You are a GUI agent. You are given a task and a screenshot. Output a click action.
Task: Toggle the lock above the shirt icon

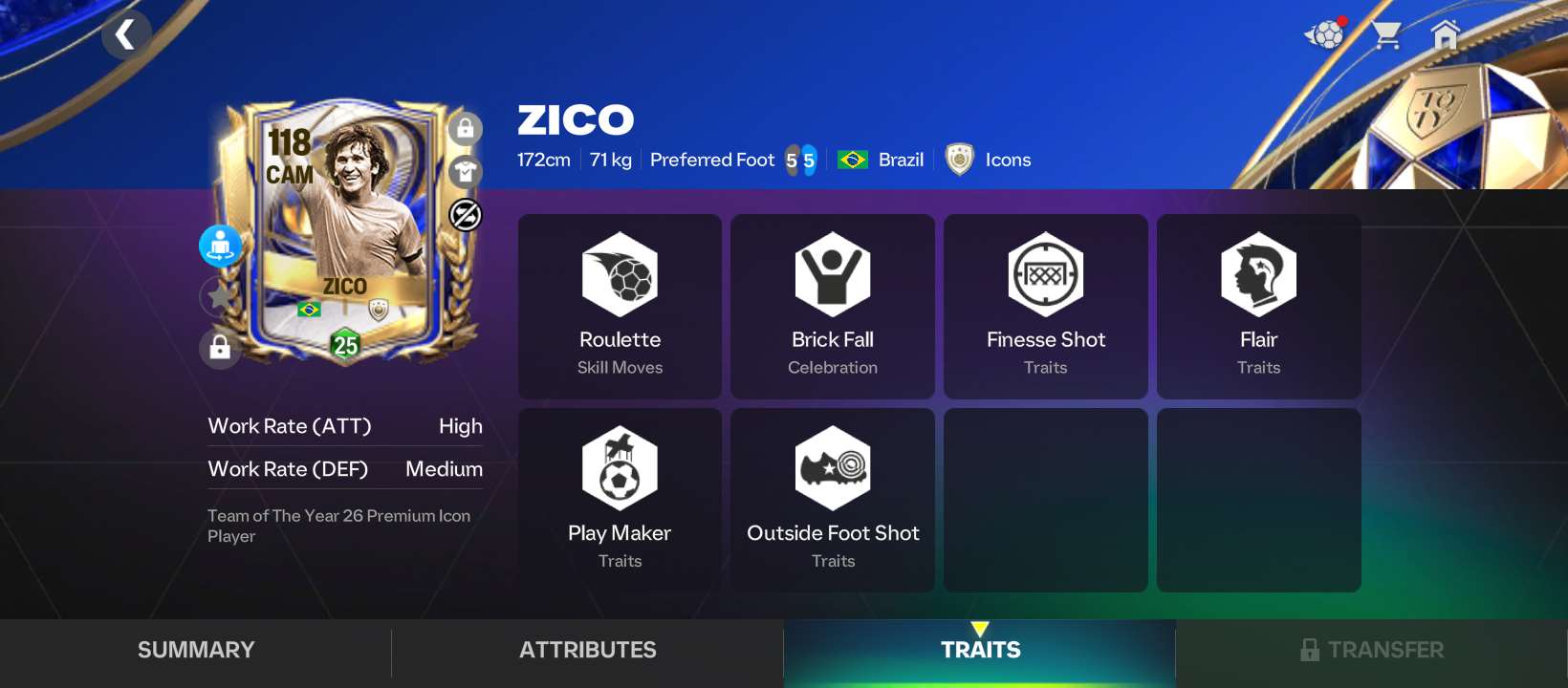point(466,128)
